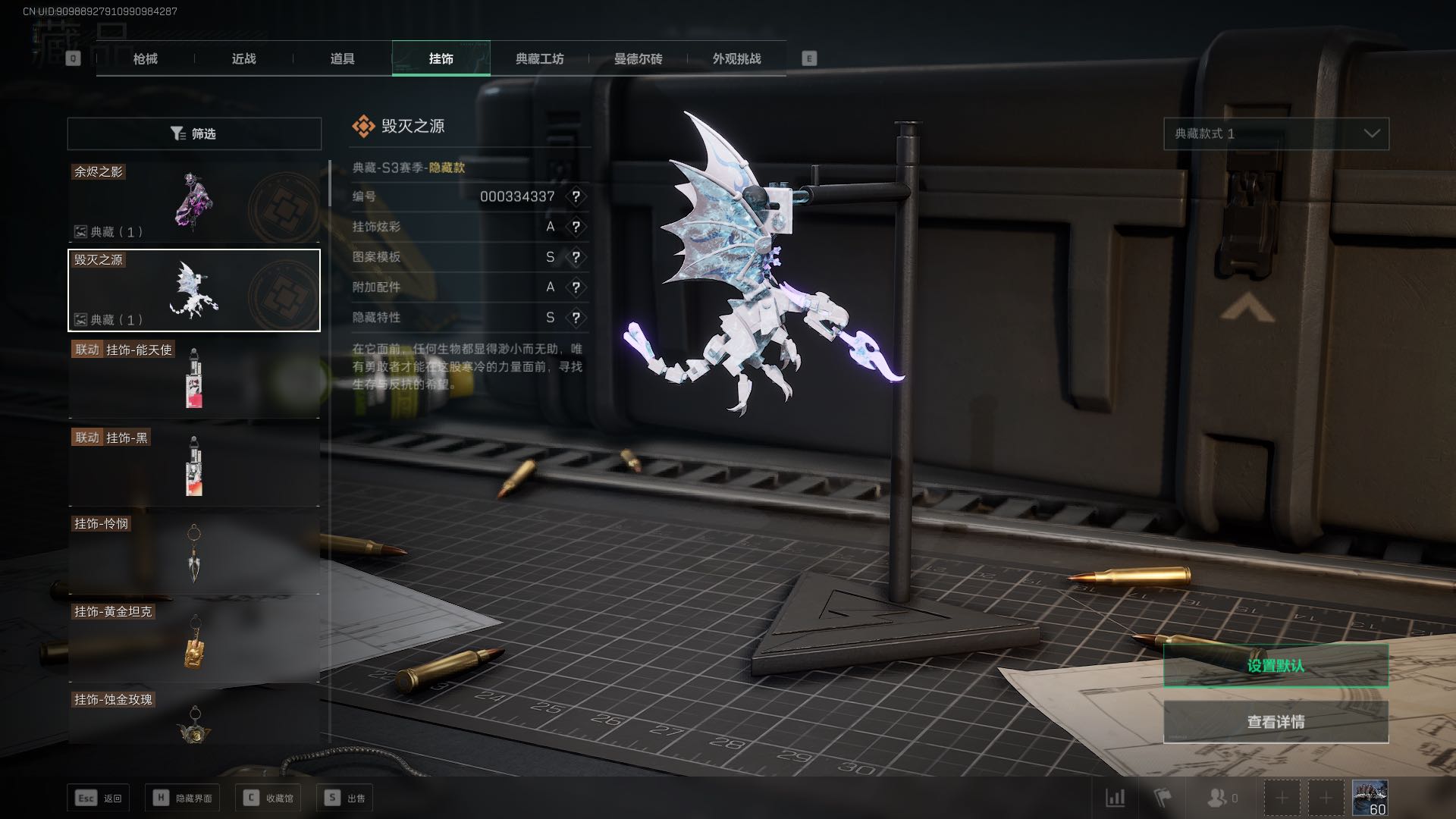Open the 近战 tab
Screen dimensions: 1456x819
(x=243, y=58)
